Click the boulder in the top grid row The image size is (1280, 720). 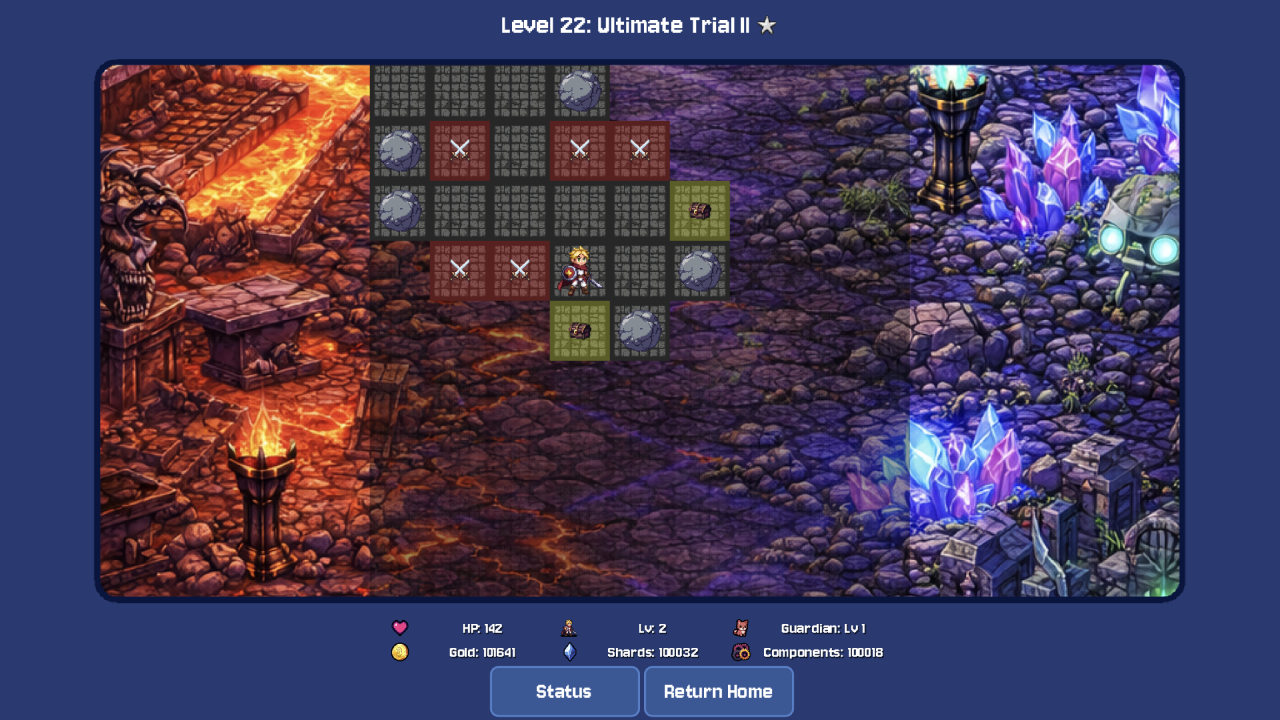click(x=580, y=92)
